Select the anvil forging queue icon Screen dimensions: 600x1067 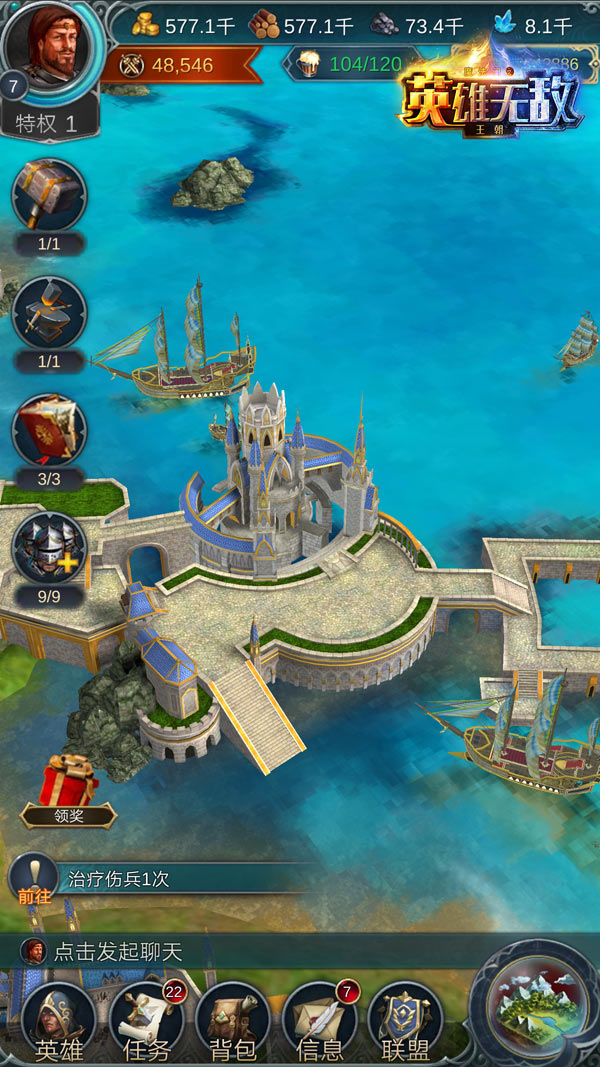tap(49, 313)
